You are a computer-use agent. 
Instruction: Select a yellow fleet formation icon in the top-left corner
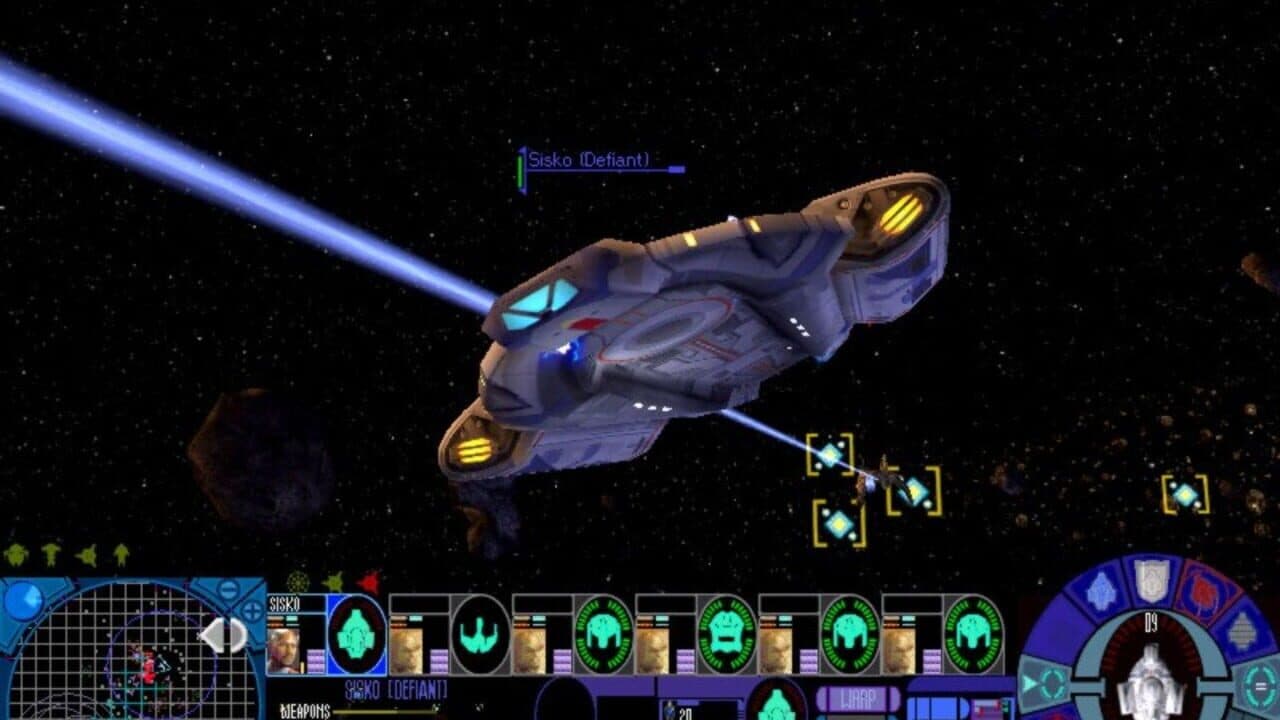[x=16, y=555]
